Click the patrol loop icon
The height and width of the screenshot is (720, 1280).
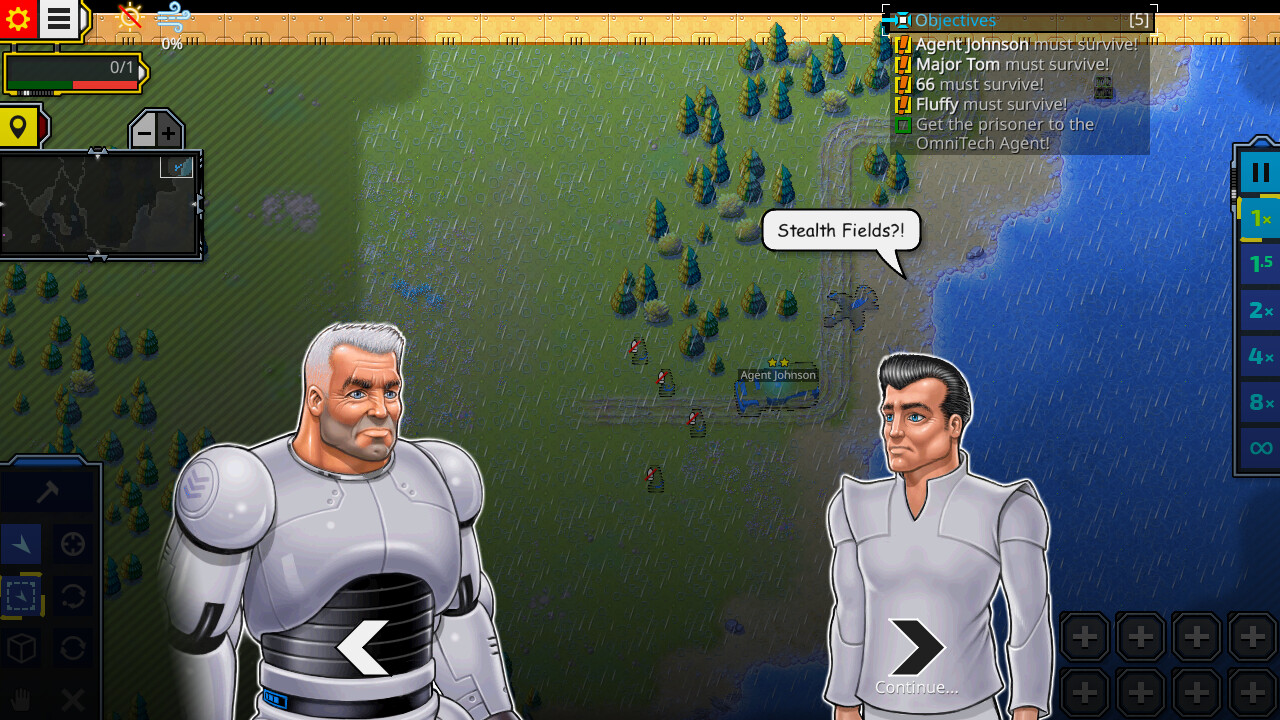coord(72,596)
